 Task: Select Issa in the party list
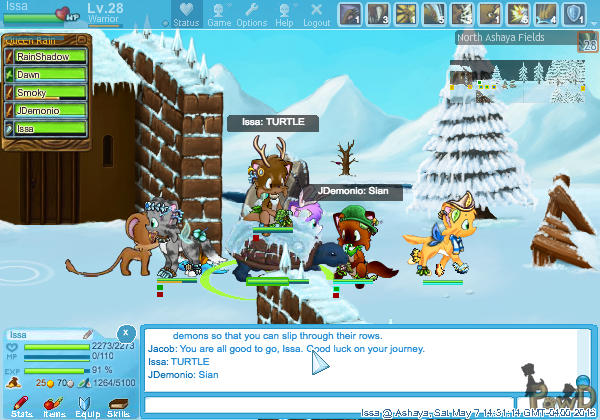48,129
